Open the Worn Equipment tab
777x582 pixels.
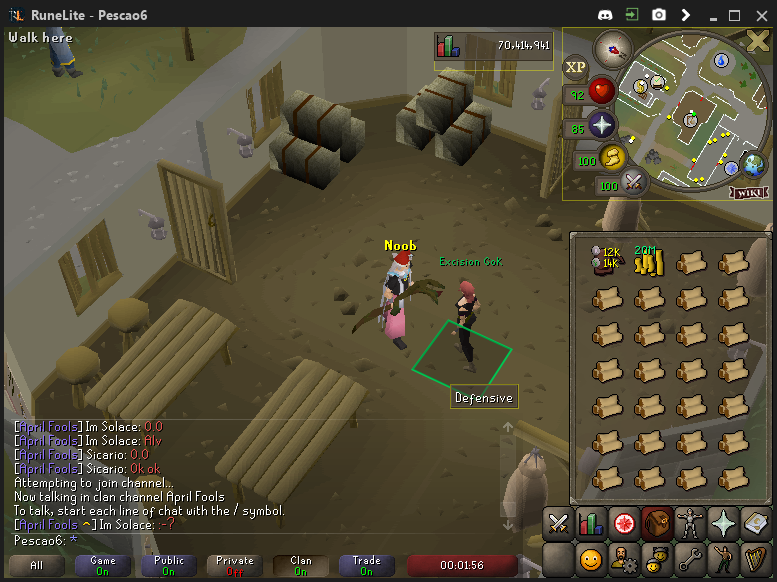point(688,523)
